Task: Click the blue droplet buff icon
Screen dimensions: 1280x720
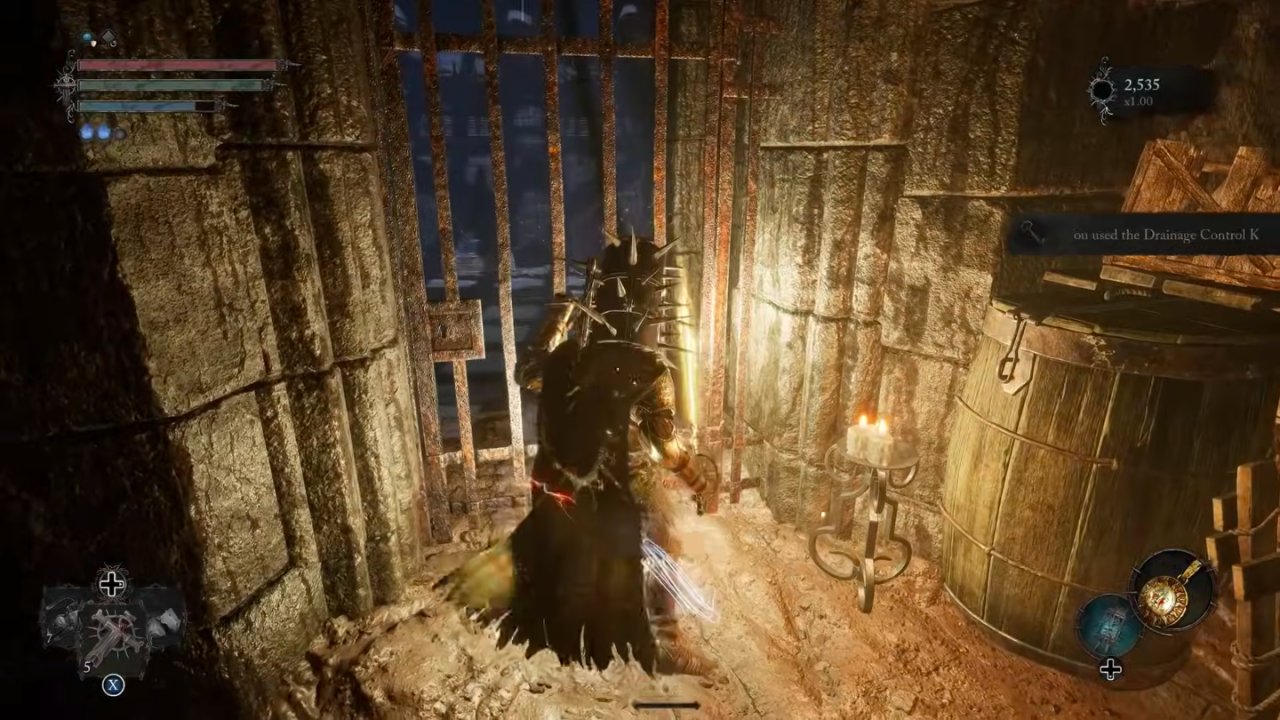Action: pyautogui.click(x=86, y=36)
